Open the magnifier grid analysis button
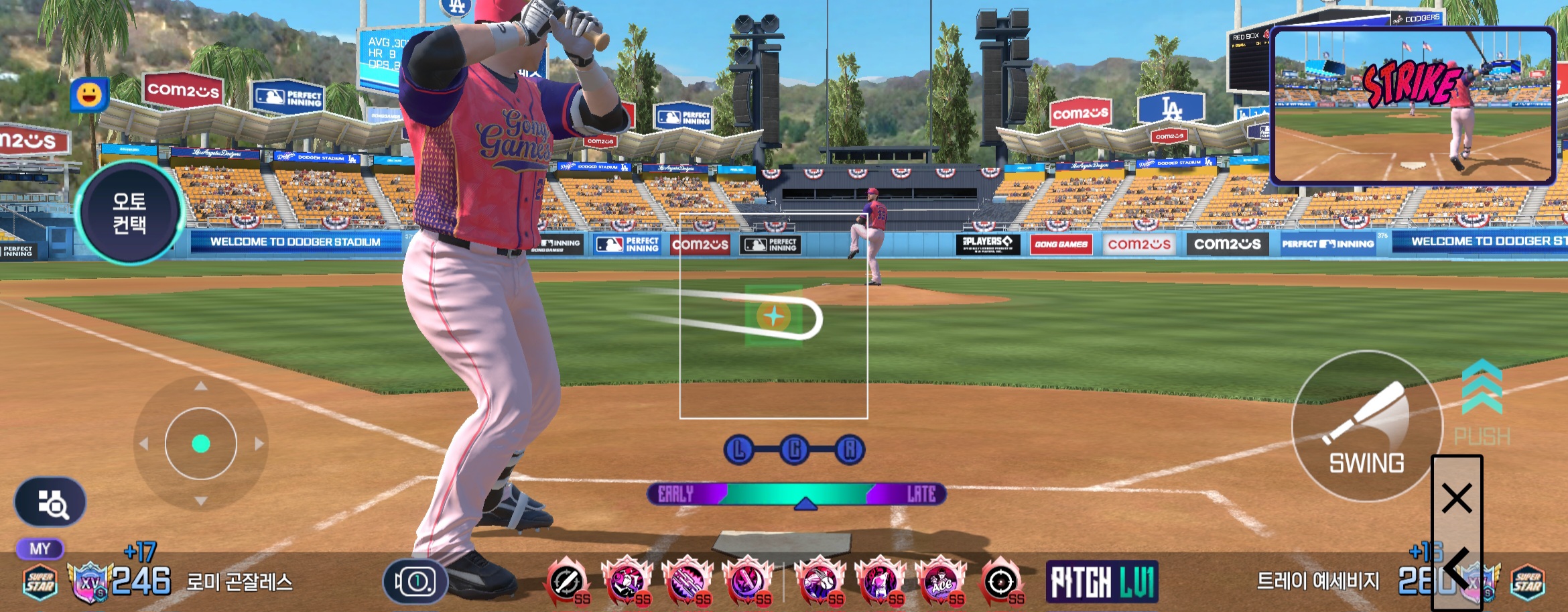The image size is (1568, 612). 50,503
